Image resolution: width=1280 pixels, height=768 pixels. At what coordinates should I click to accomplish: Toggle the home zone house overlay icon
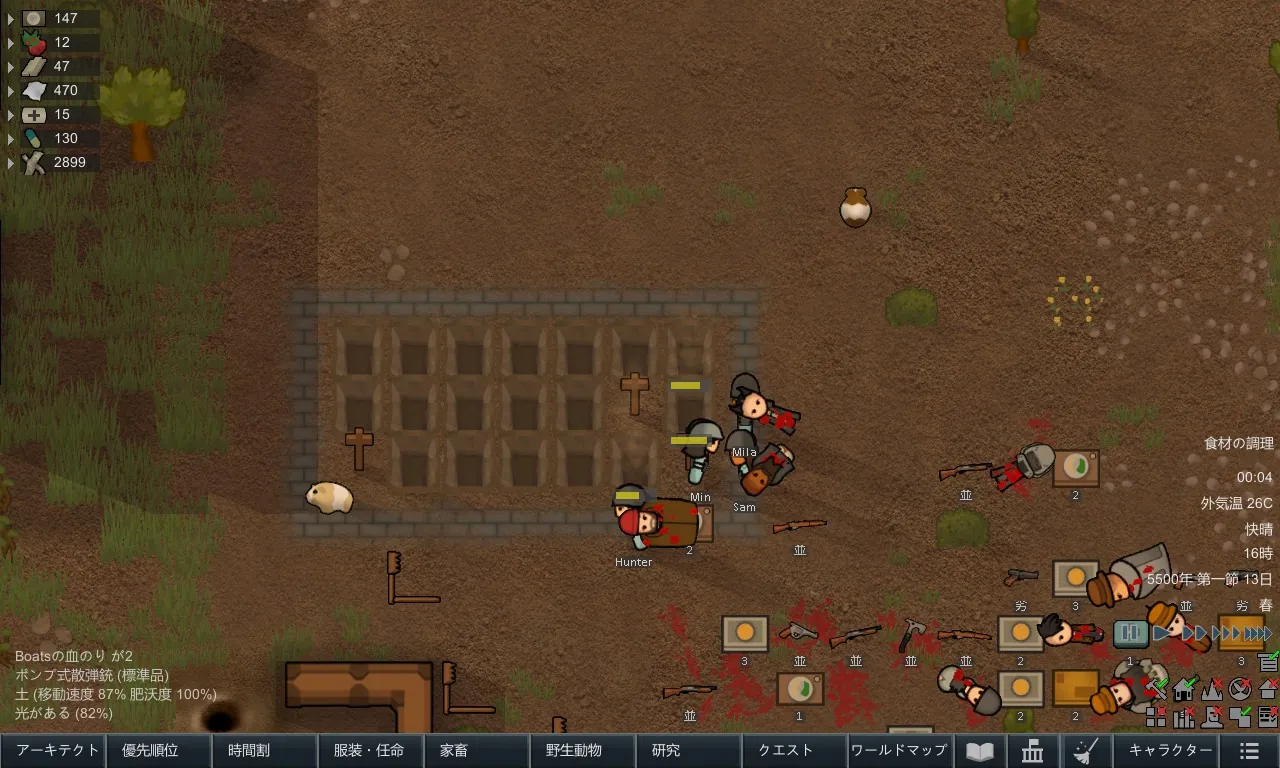tap(1185, 689)
